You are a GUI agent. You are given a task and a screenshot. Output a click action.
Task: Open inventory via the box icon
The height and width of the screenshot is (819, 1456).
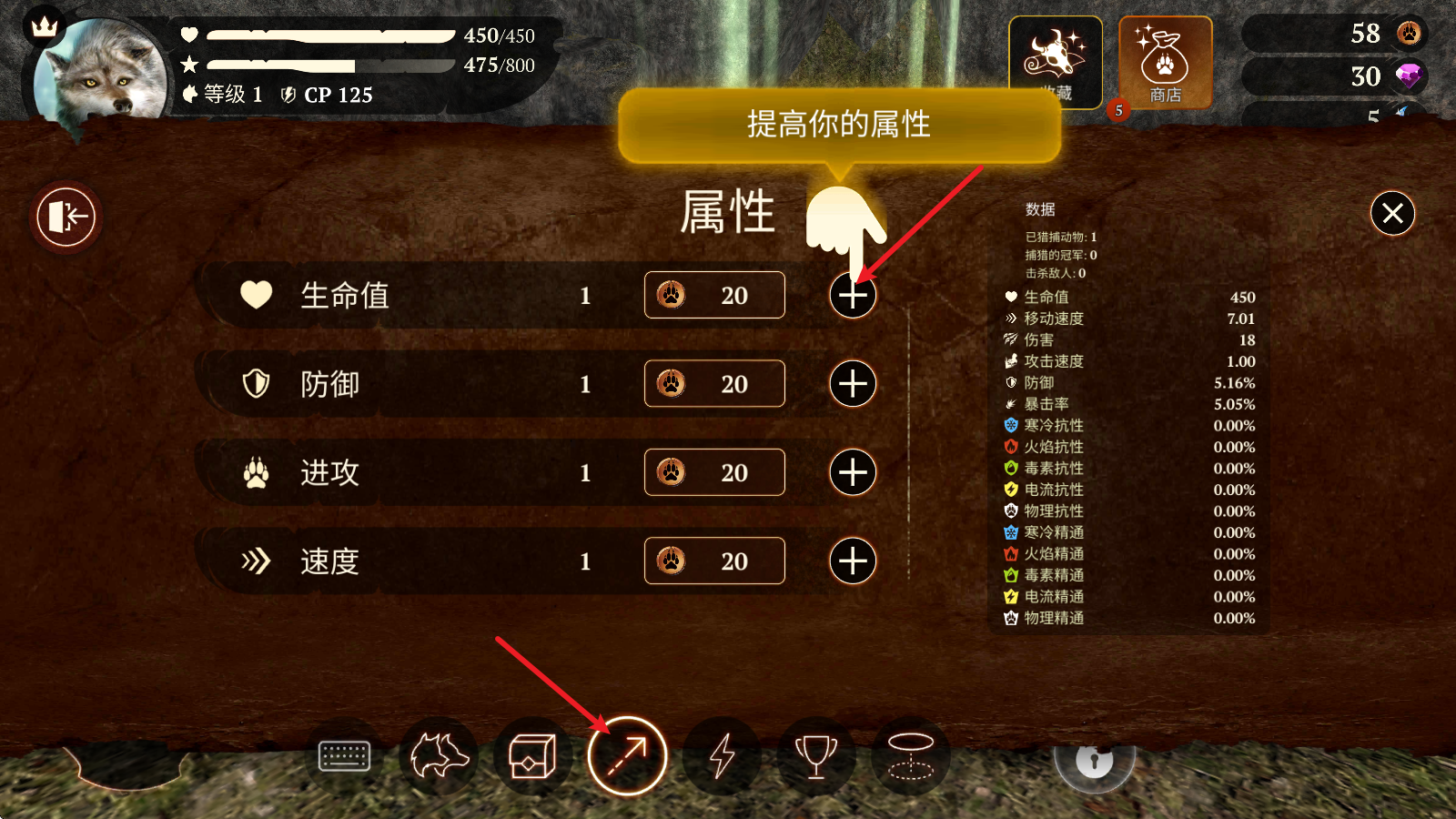coord(533,756)
